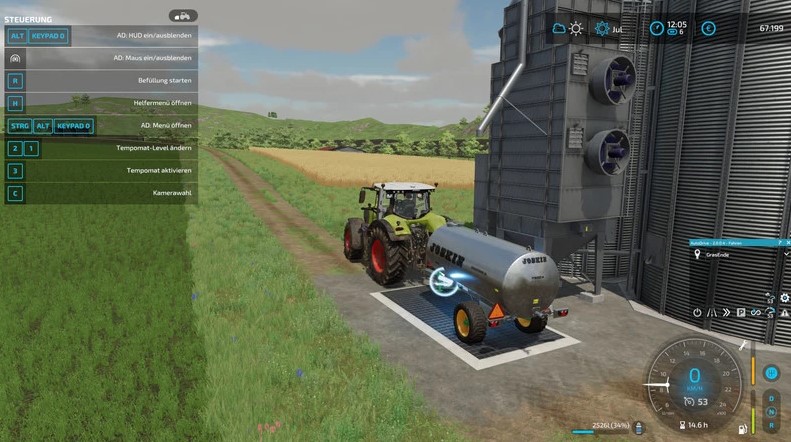
Task: Toggle the AutoDrive parking P icon
Action: pos(740,313)
